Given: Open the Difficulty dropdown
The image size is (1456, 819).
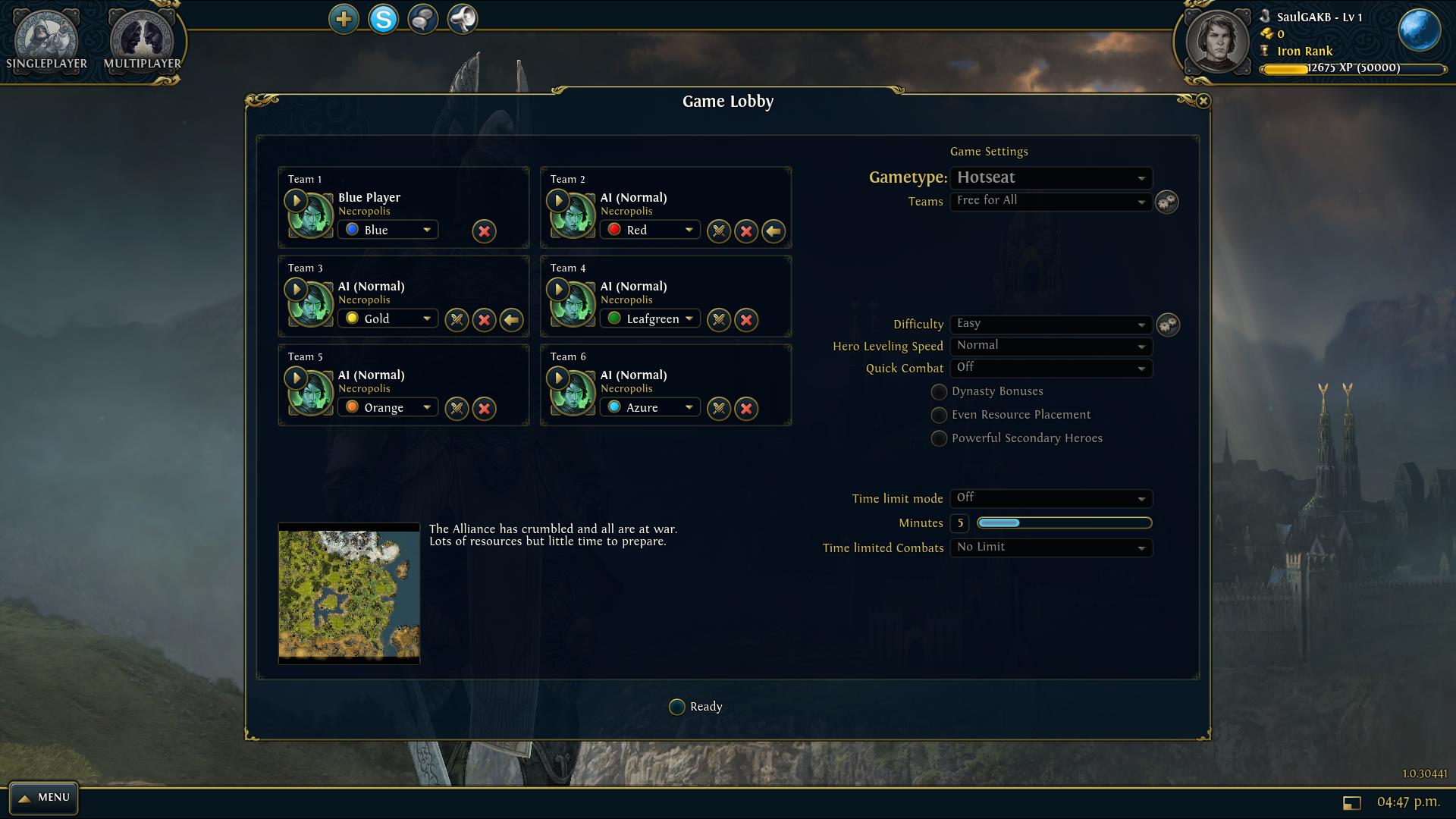Looking at the screenshot, I should [x=1050, y=324].
